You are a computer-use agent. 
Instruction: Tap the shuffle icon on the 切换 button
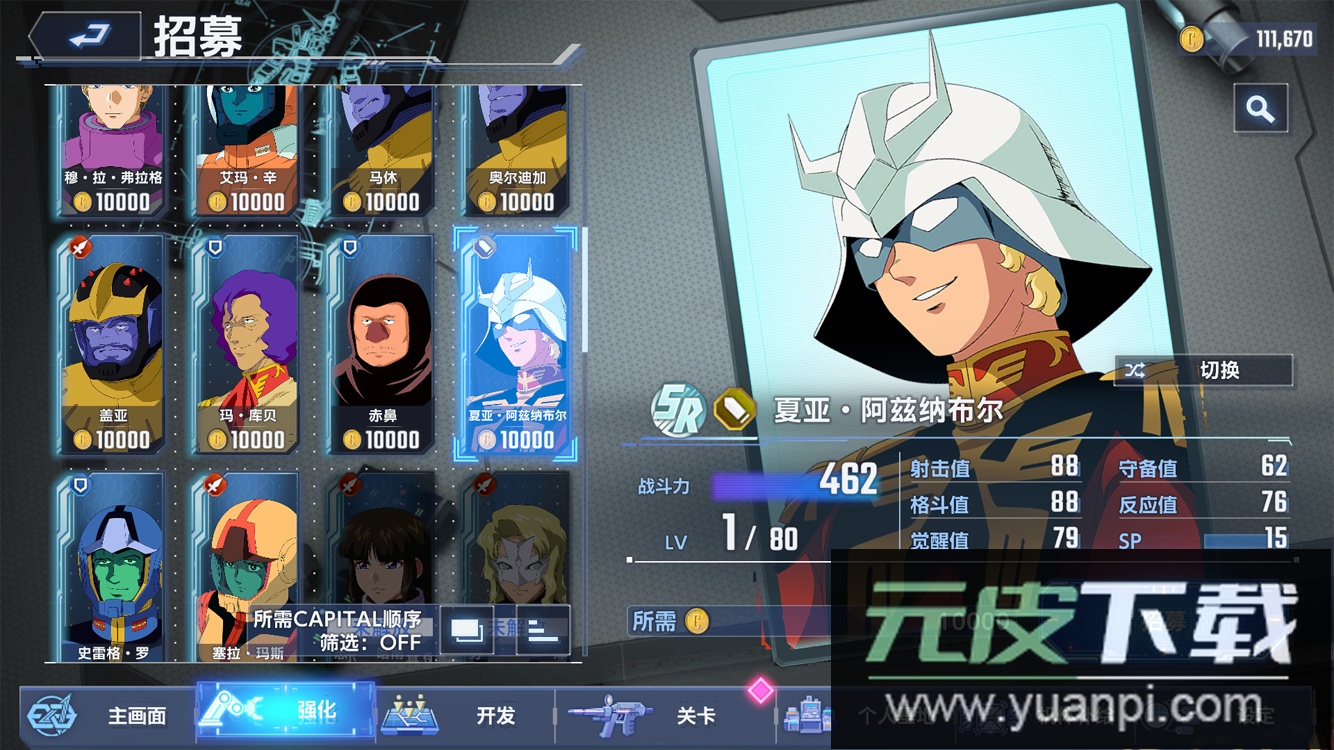(x=1135, y=370)
